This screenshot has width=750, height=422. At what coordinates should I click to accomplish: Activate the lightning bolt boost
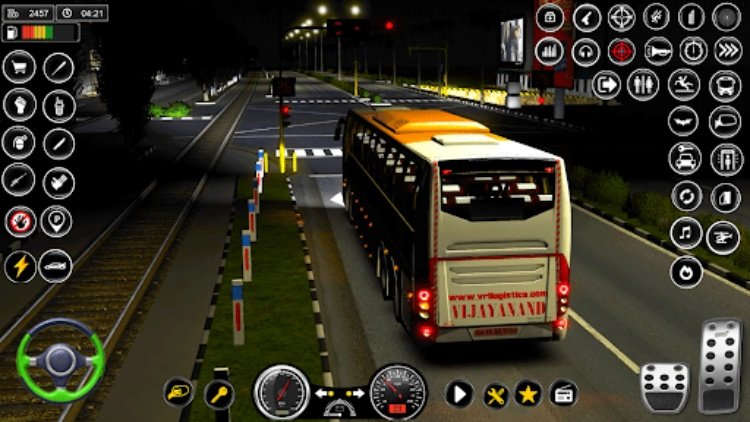click(20, 265)
